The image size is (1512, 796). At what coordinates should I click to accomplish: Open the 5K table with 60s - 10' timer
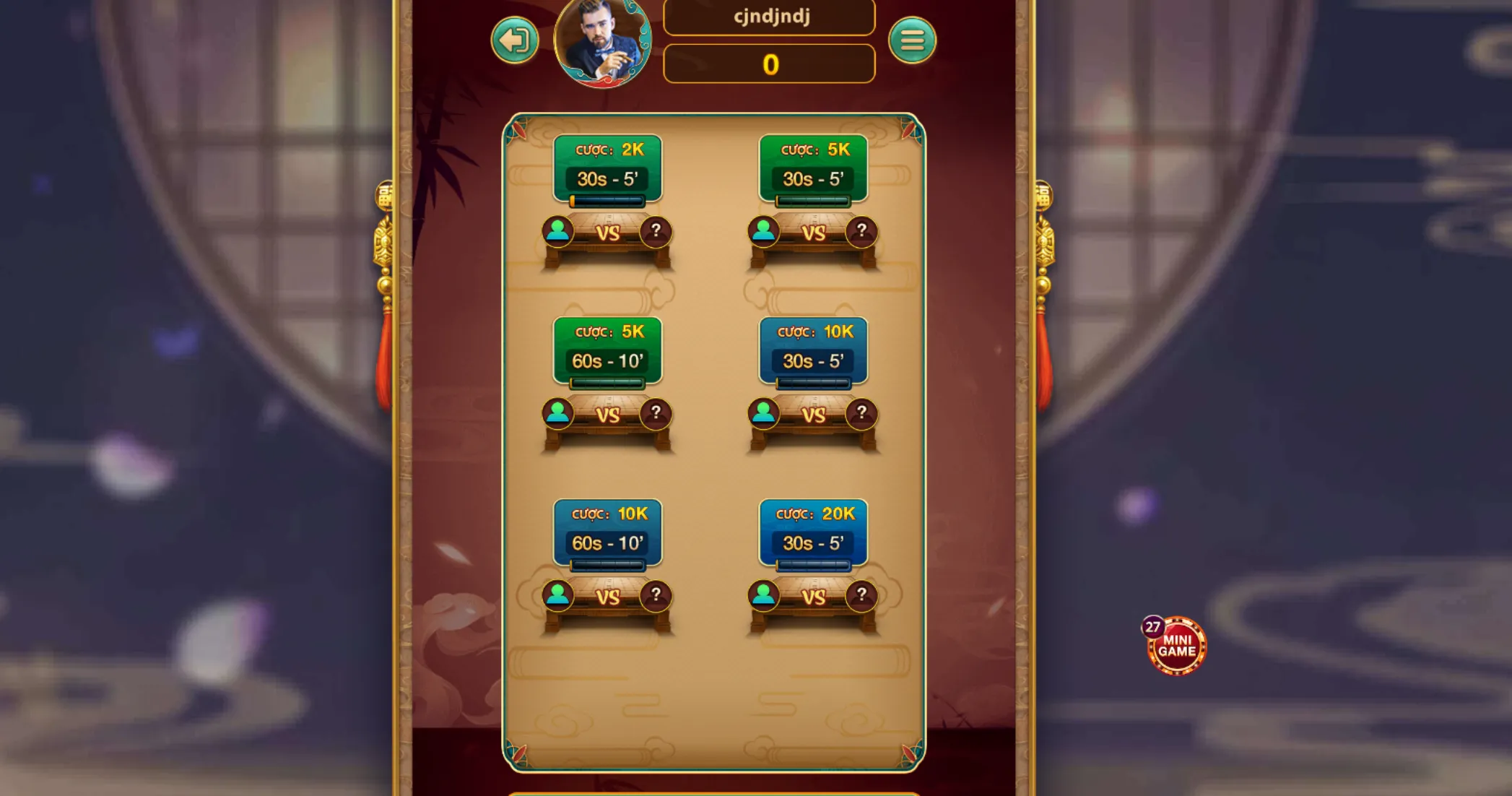click(x=607, y=350)
